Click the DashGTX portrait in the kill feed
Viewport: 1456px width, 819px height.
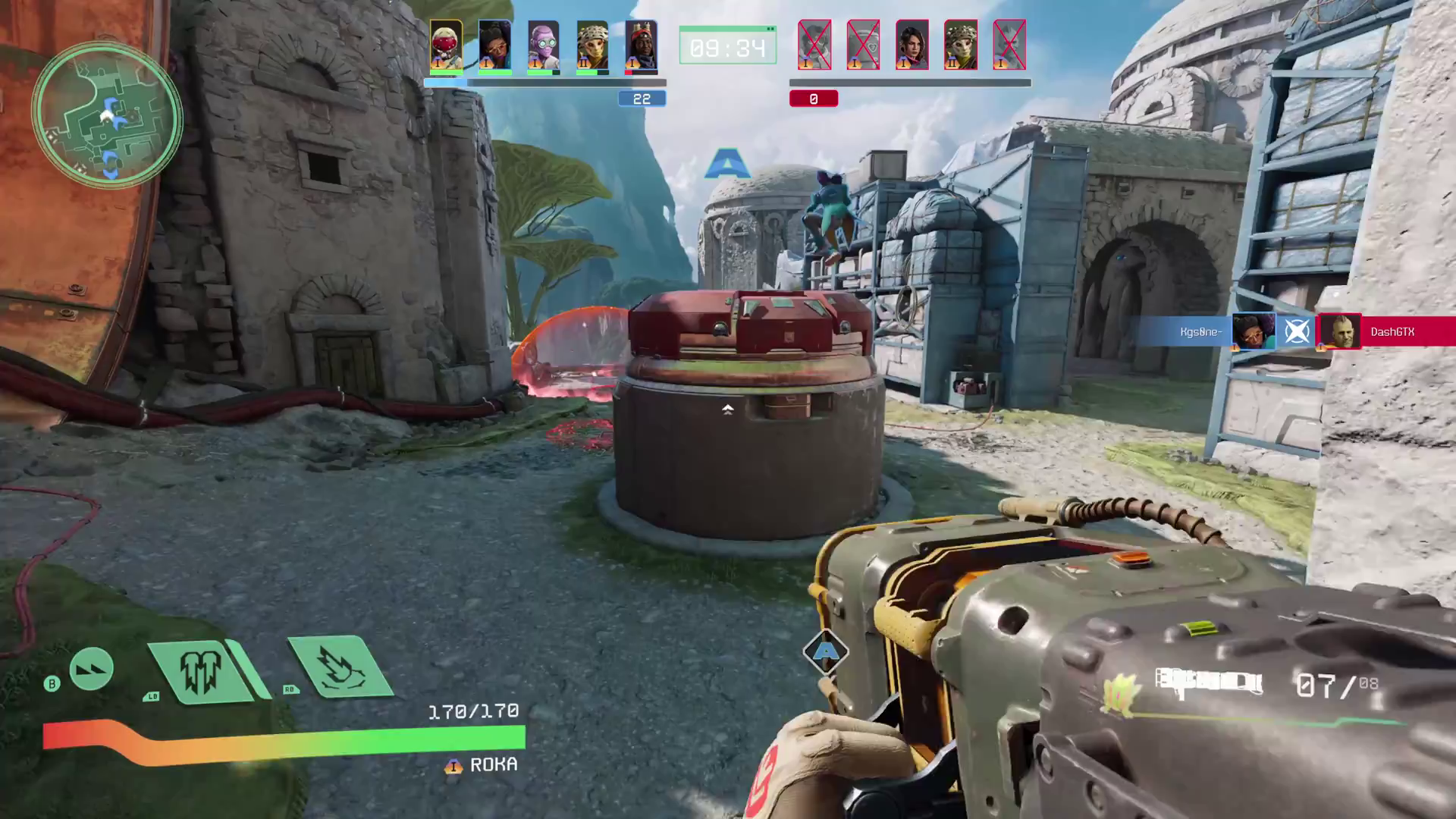[1340, 331]
